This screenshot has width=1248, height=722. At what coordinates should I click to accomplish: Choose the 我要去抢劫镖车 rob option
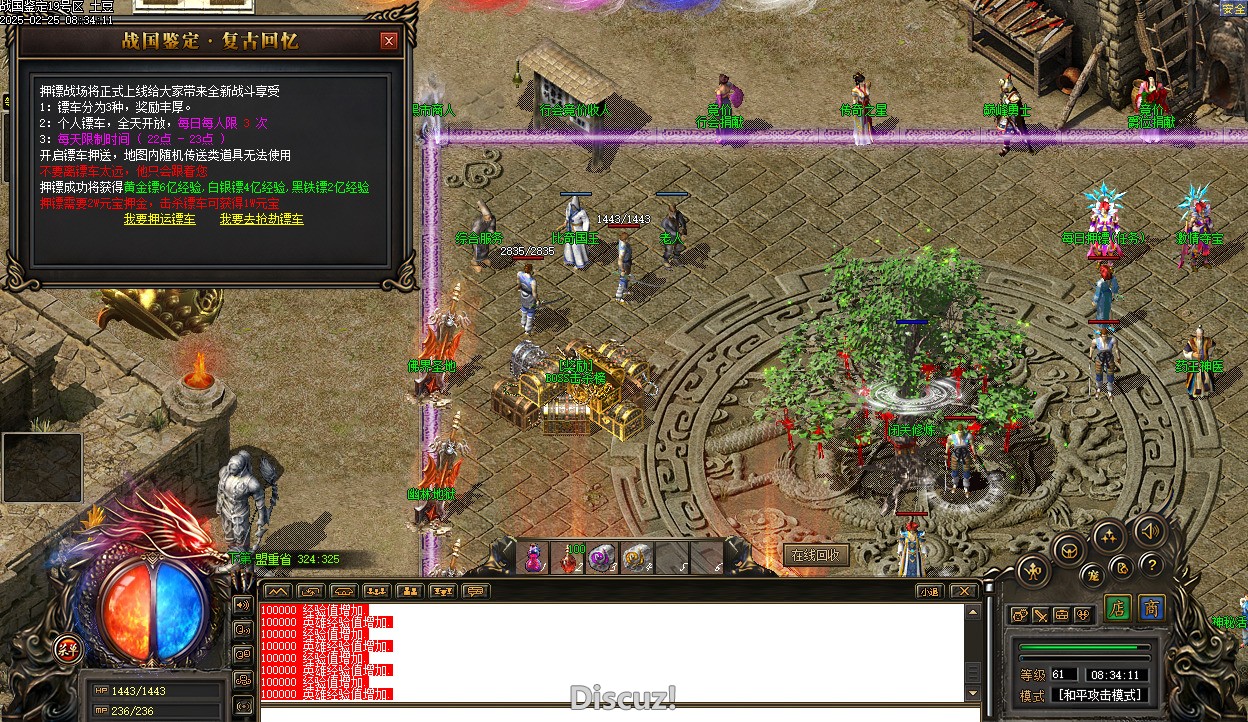(262, 219)
